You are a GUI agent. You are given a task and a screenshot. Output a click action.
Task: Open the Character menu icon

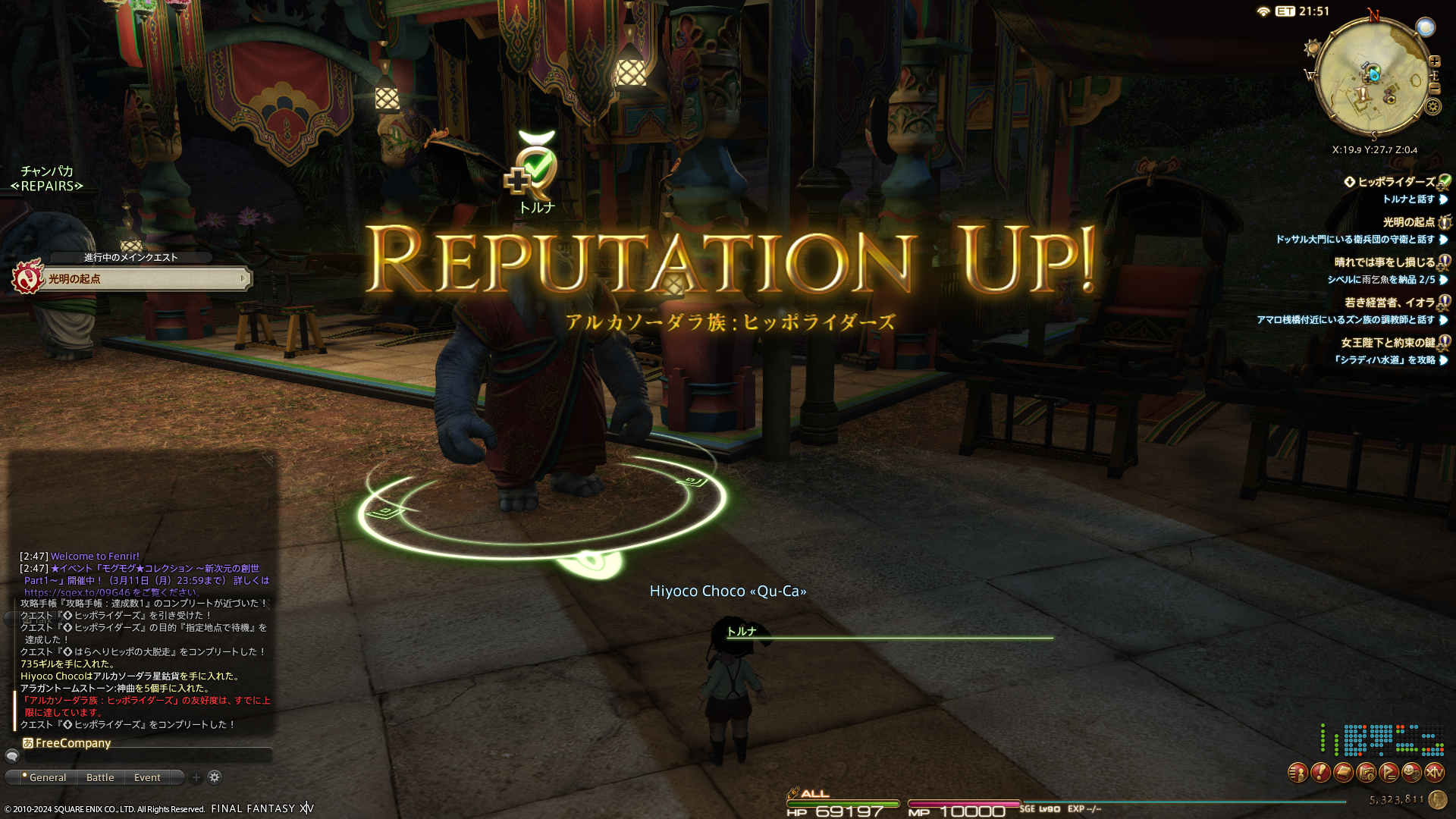tap(1298, 773)
